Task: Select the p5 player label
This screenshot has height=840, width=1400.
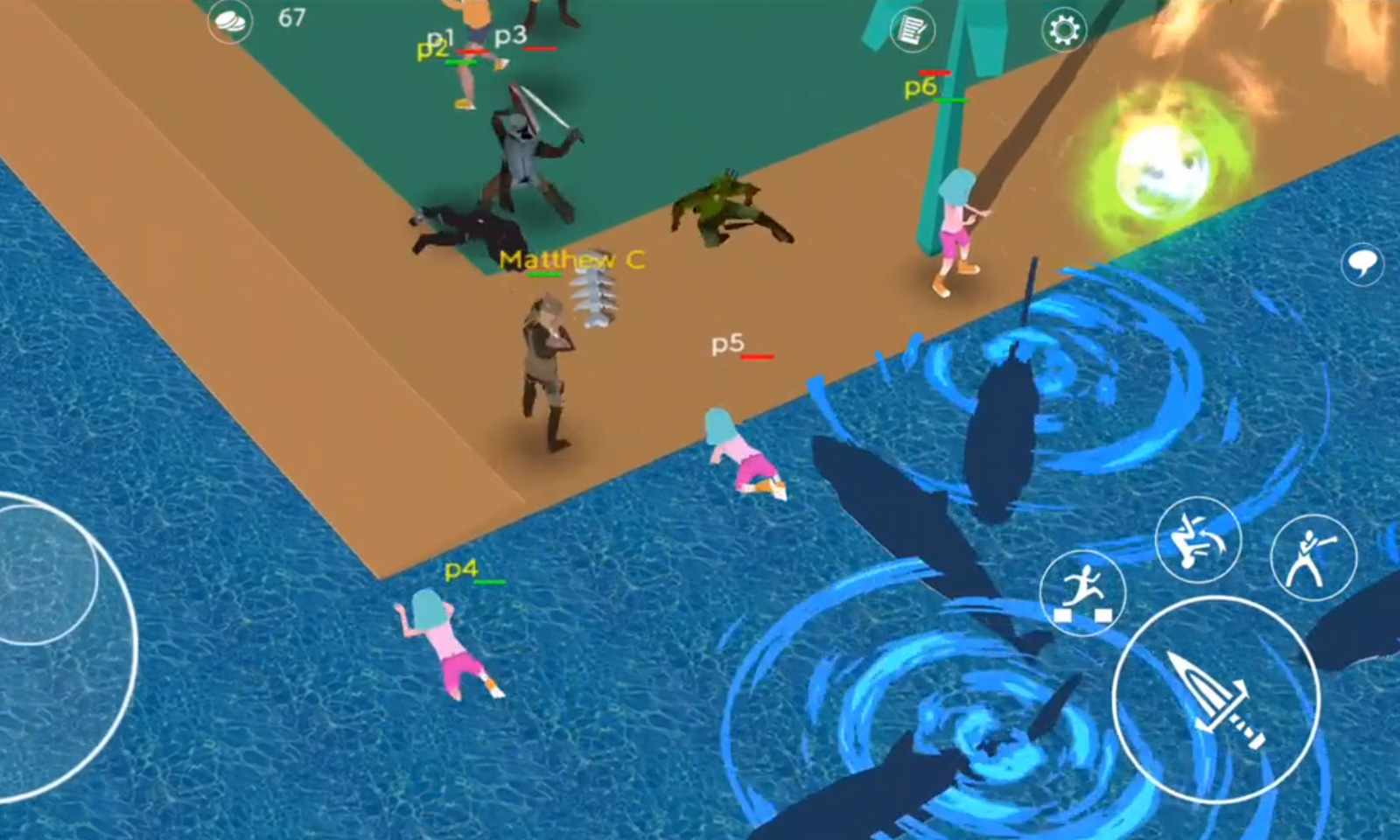Action: coord(725,343)
